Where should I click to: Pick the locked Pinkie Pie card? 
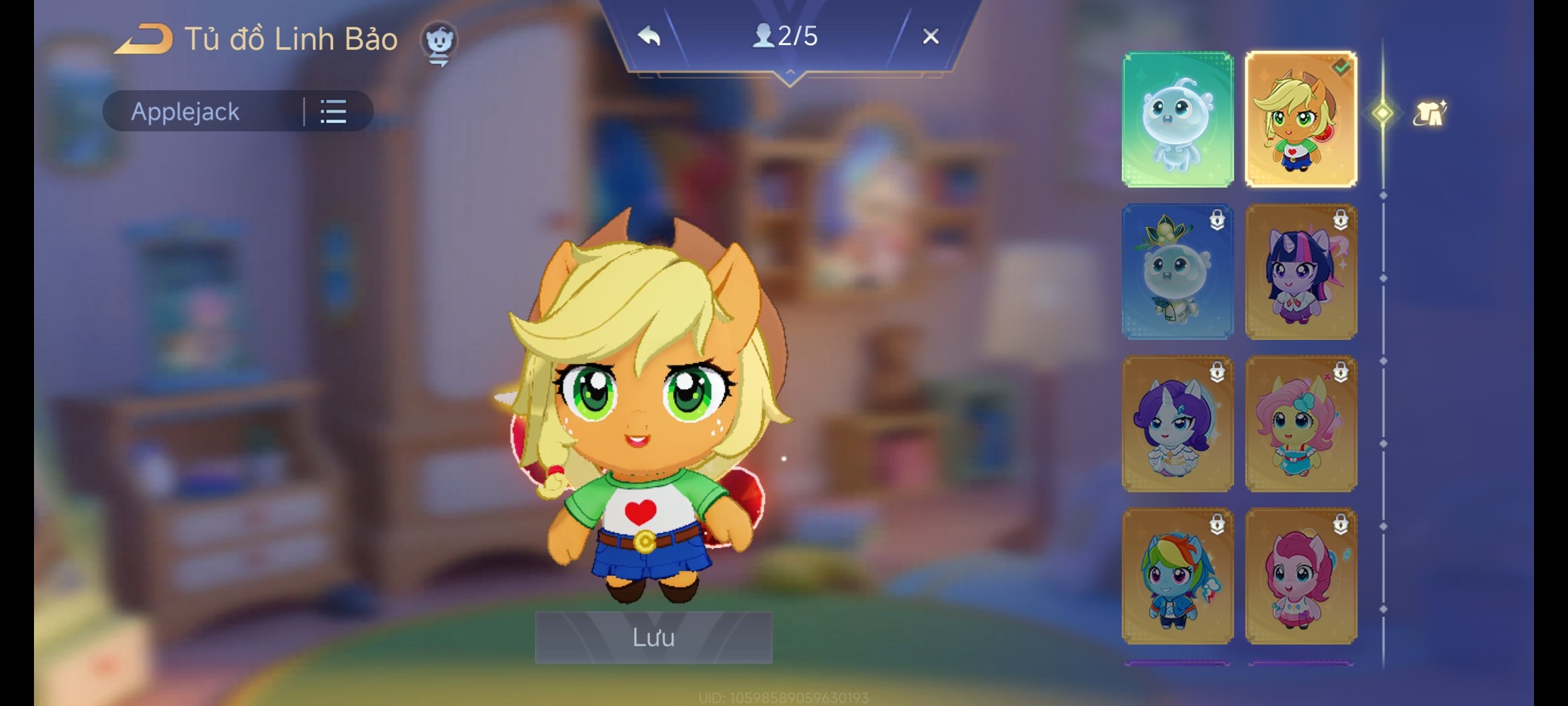pyautogui.click(x=1301, y=577)
